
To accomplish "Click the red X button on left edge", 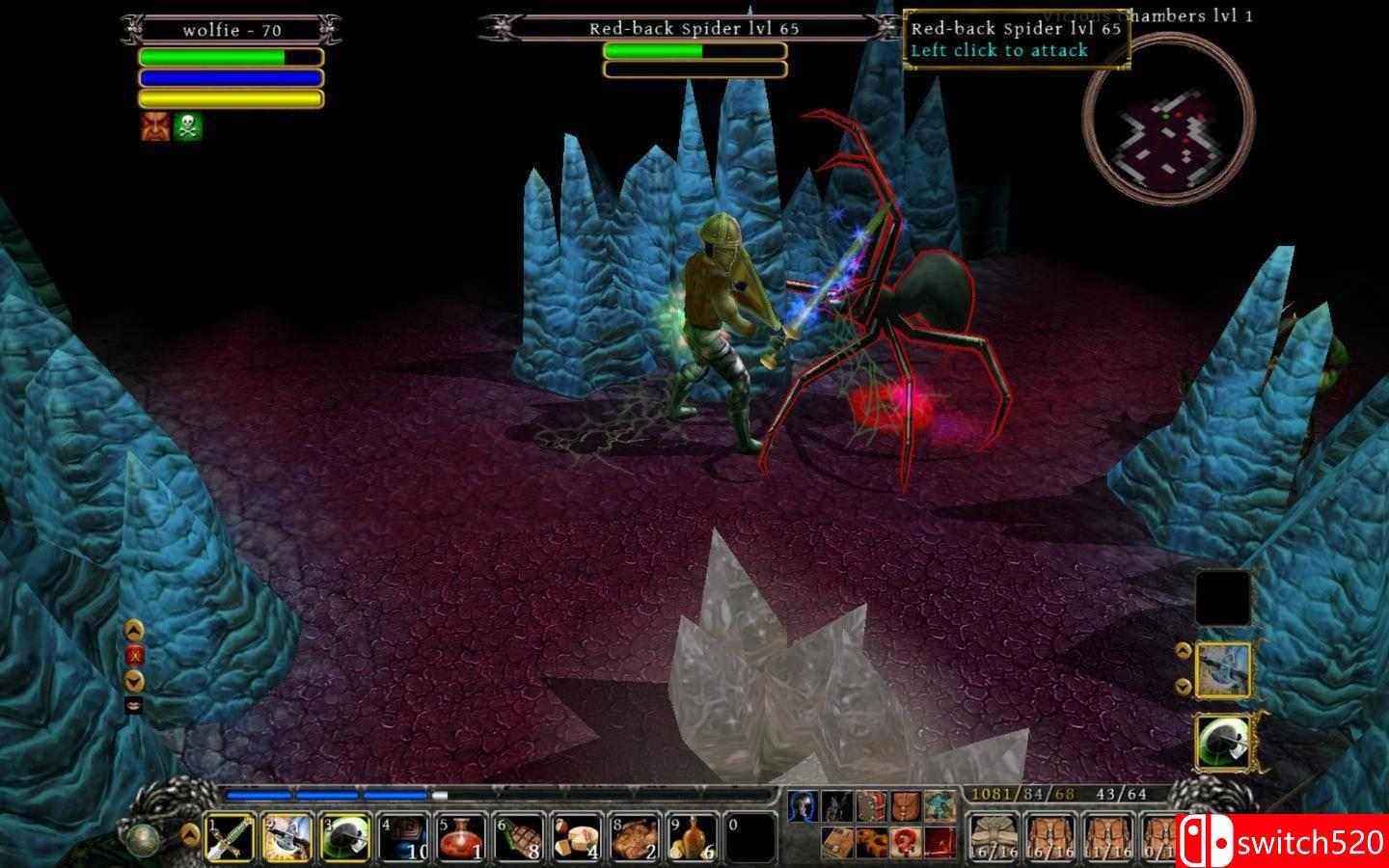I will (x=135, y=655).
